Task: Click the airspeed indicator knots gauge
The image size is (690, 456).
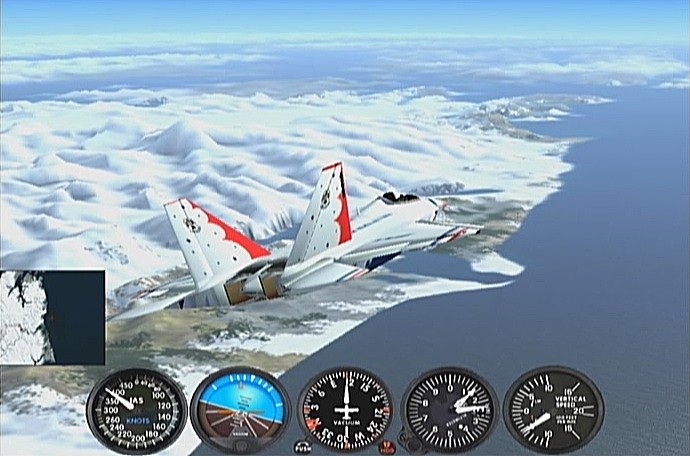Action: [x=136, y=411]
